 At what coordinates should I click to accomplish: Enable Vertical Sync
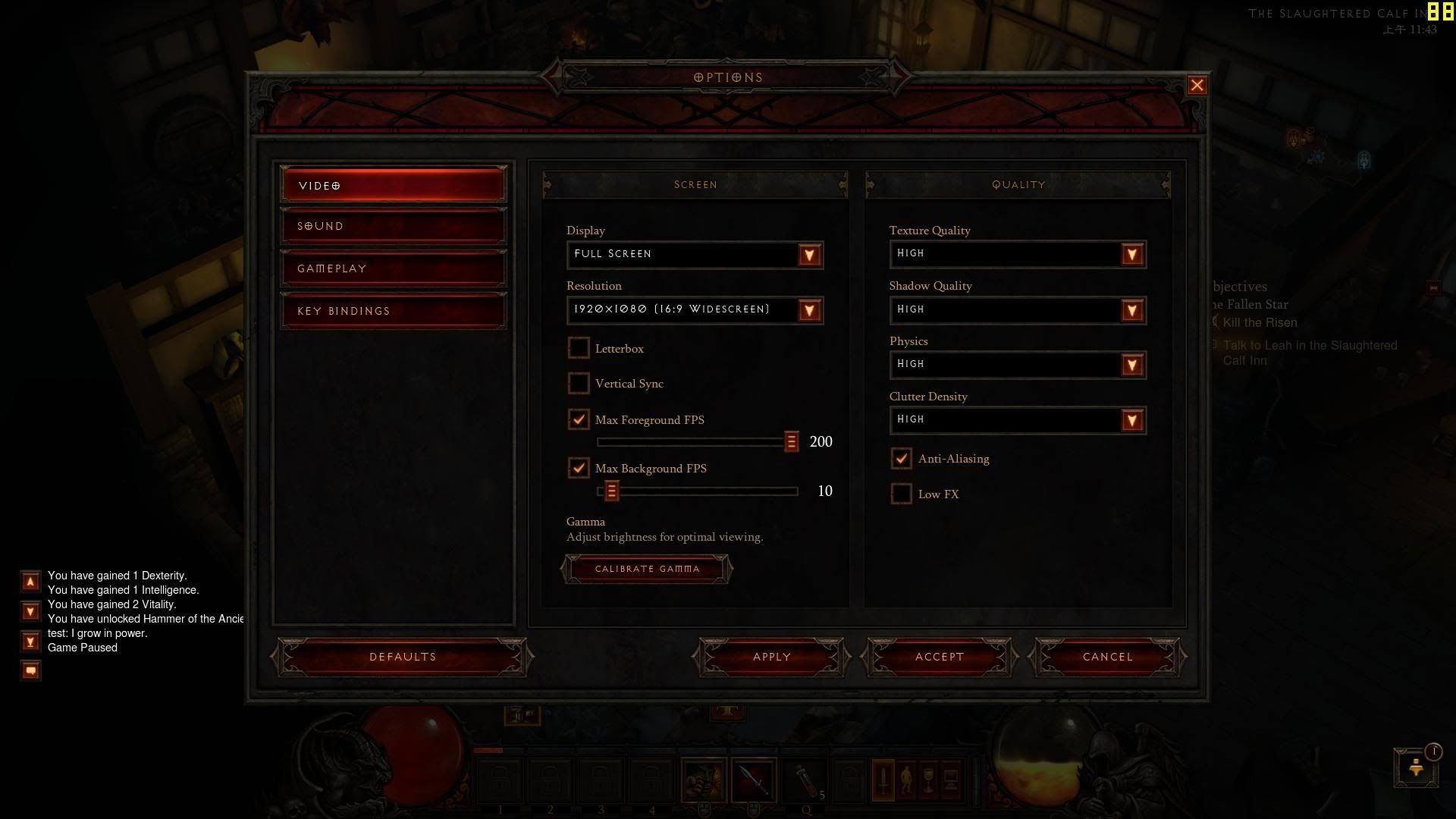click(579, 384)
